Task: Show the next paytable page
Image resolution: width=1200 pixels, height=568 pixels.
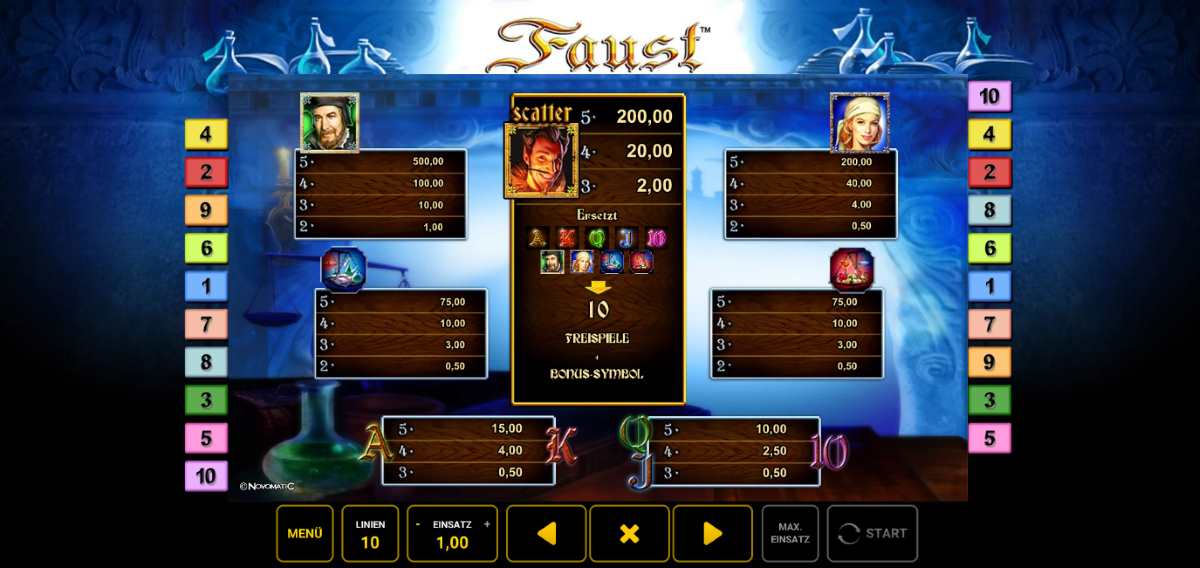Action: point(712,533)
